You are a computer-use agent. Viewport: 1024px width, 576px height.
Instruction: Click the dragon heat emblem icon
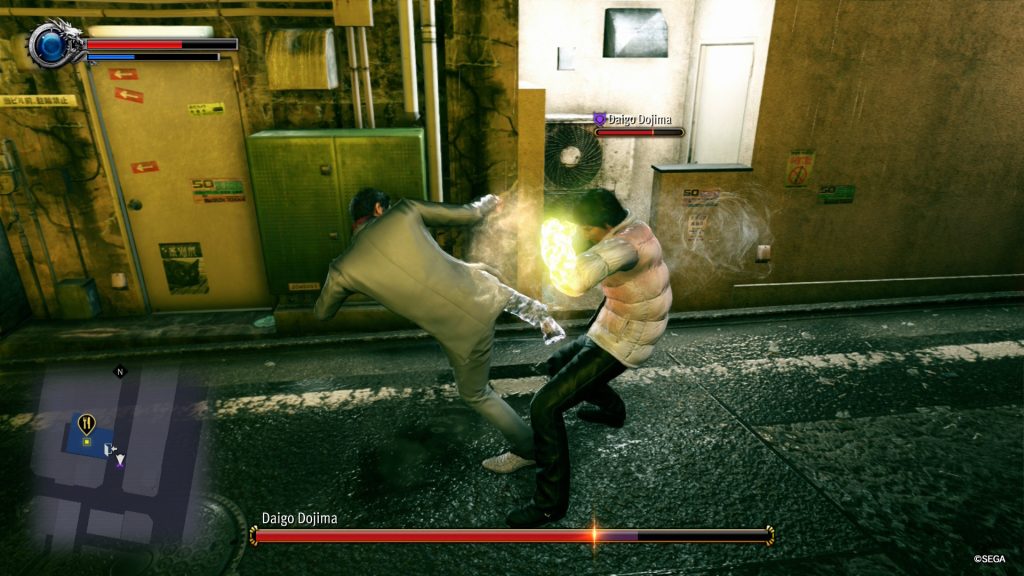pyautogui.click(x=50, y=44)
